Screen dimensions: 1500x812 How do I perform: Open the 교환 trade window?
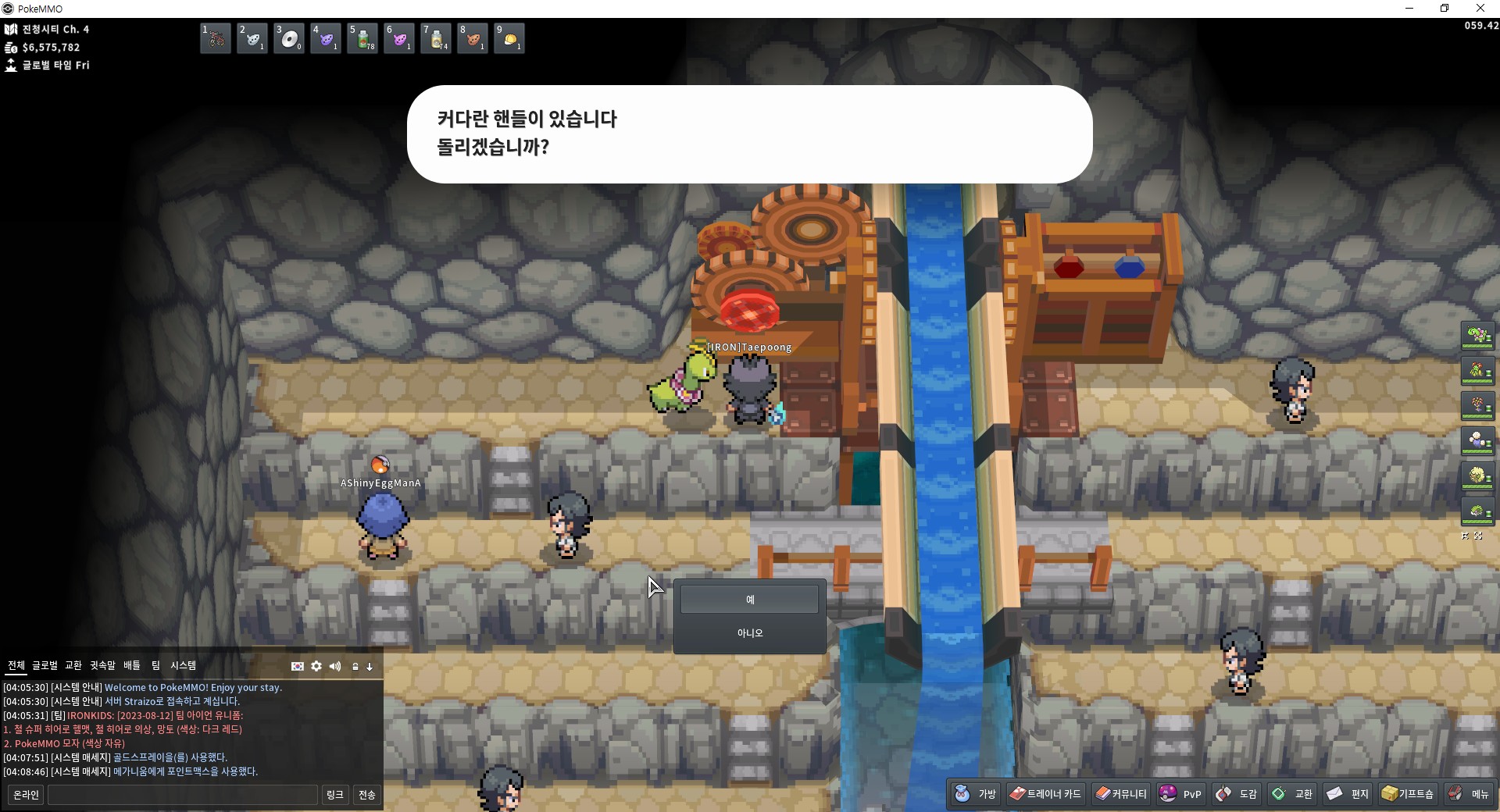click(1292, 794)
